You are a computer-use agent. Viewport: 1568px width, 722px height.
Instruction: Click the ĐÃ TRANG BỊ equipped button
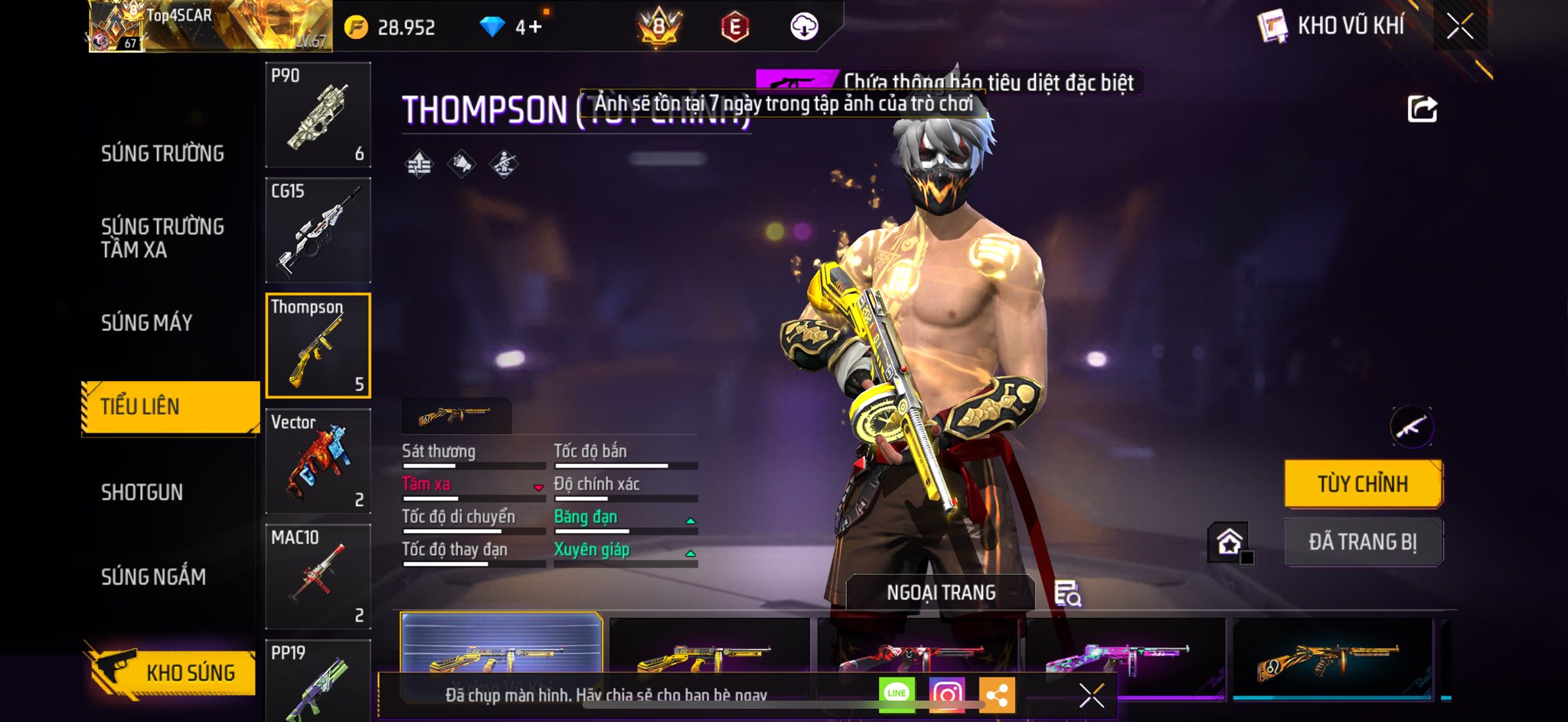coord(1363,542)
